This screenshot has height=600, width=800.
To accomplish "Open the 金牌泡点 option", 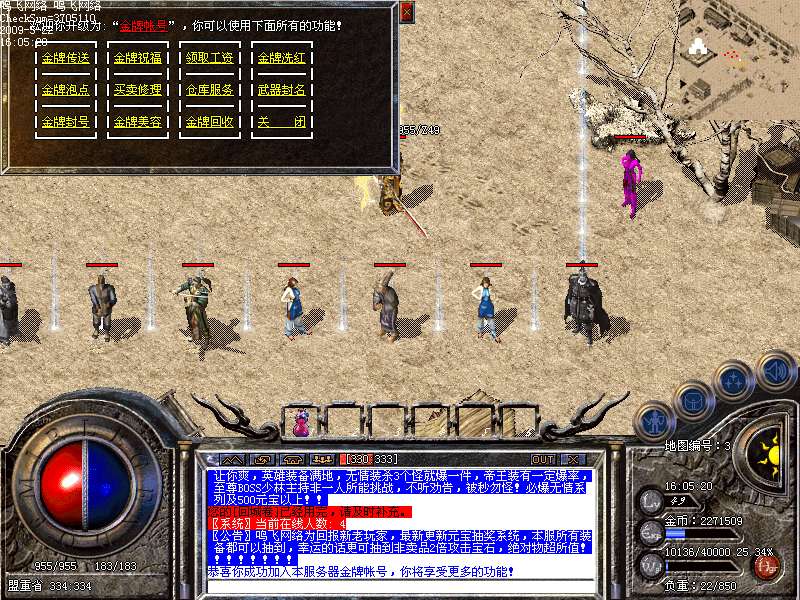I will pos(65,90).
